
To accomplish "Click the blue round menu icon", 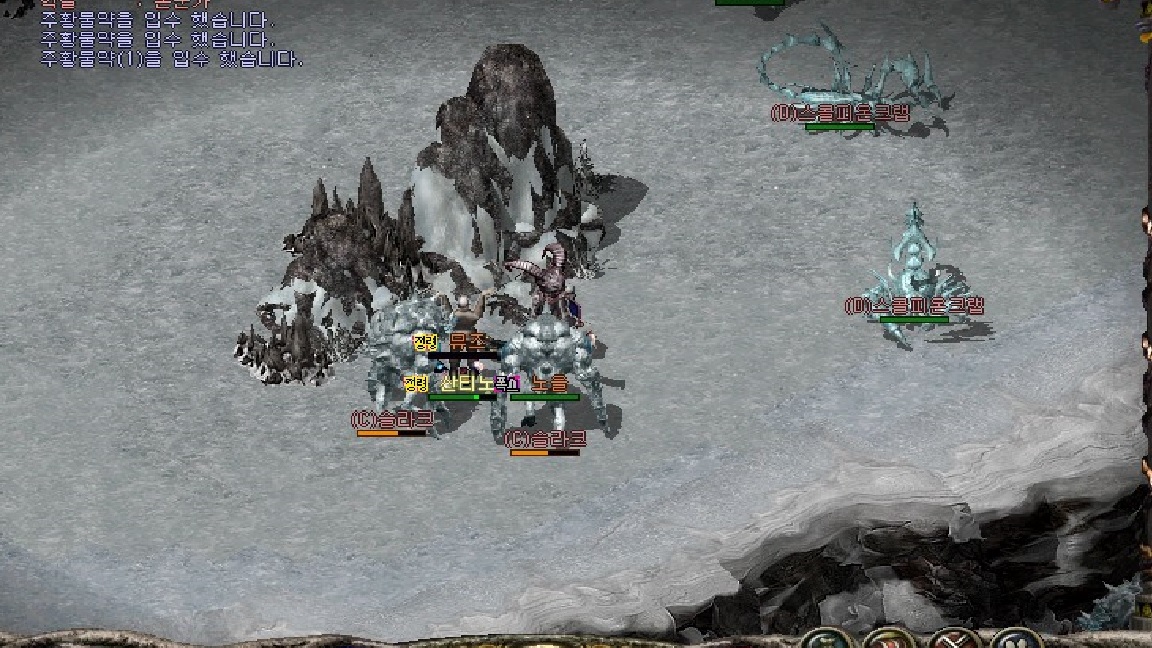I will coord(1016,640).
